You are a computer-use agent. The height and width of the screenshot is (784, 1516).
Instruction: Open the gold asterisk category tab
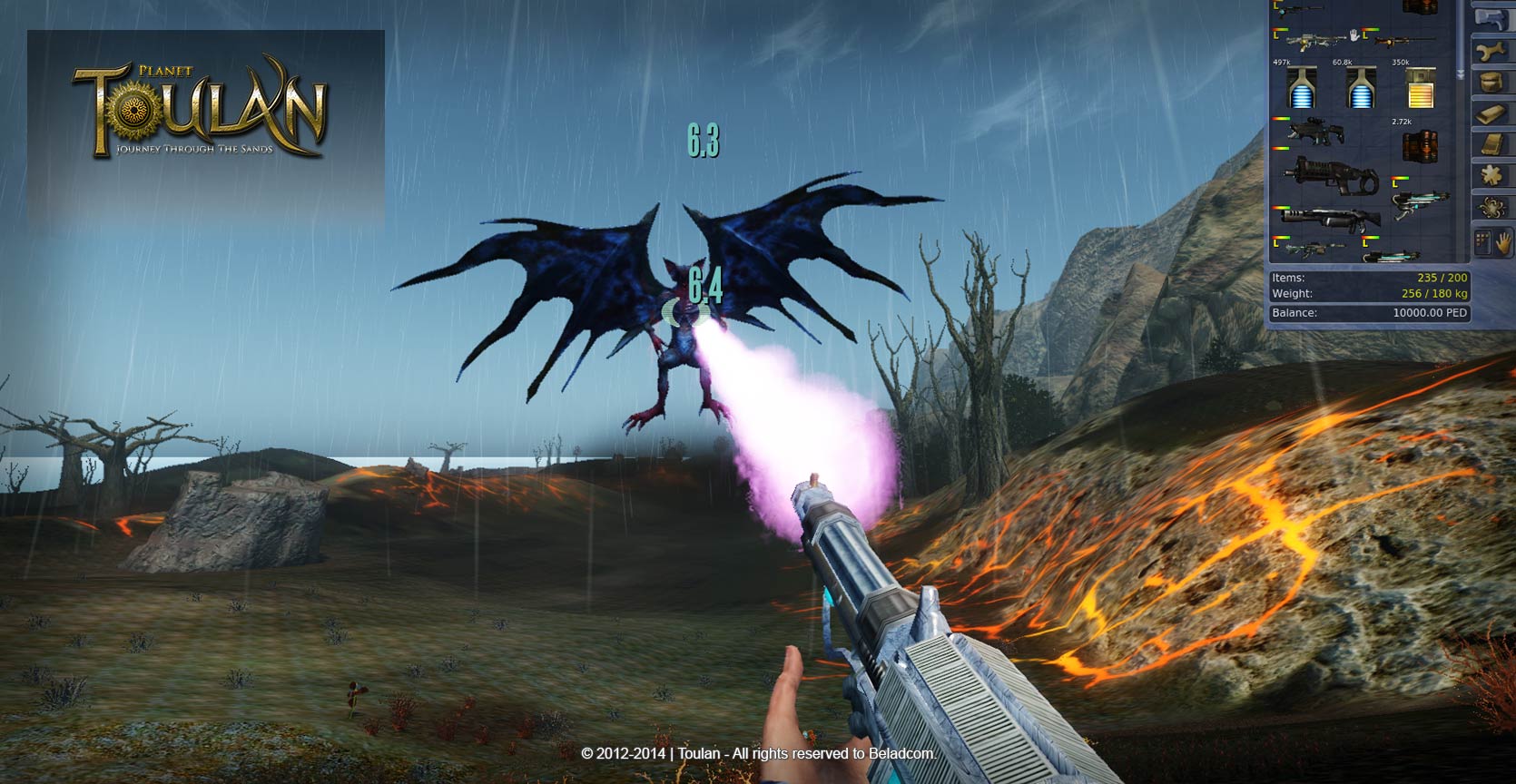1492,174
